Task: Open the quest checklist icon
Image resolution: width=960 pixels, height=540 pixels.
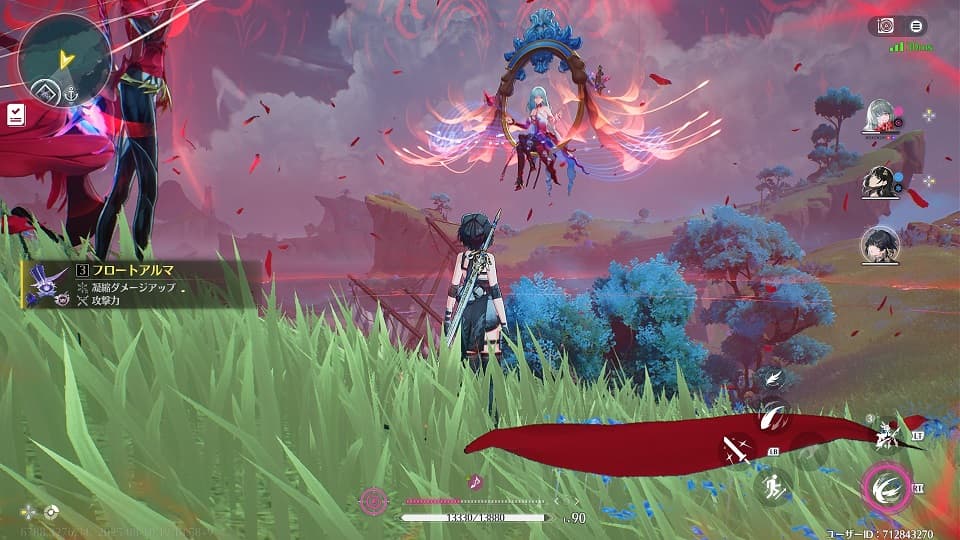Action: (x=16, y=116)
